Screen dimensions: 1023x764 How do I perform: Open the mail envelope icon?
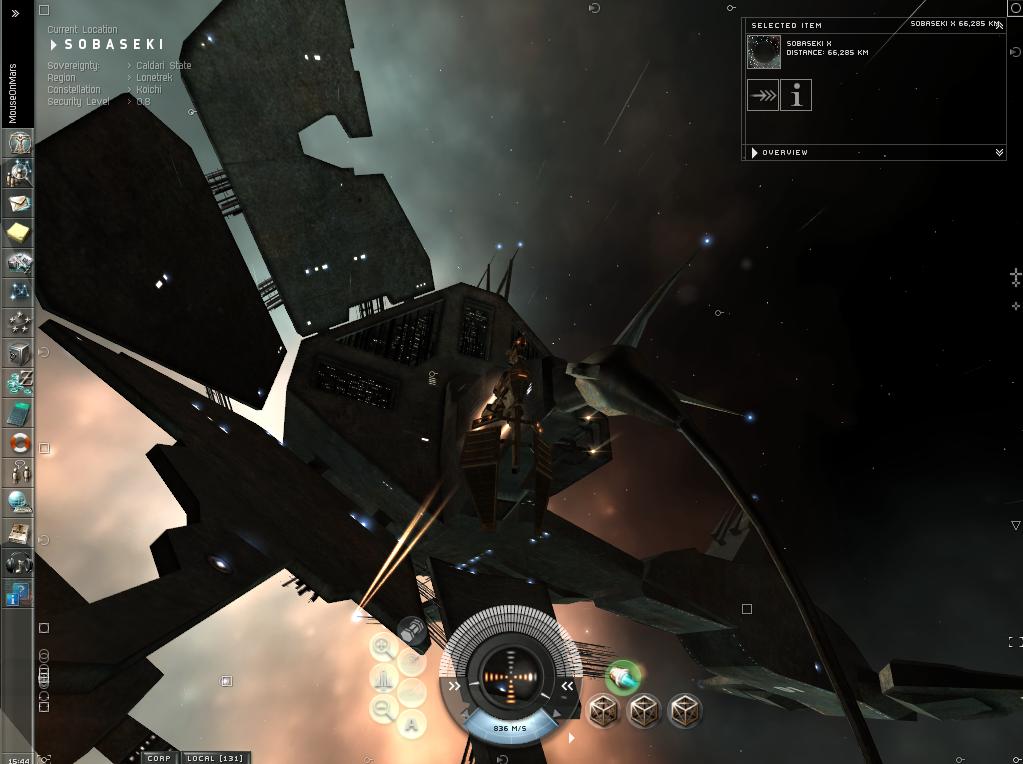(18, 203)
